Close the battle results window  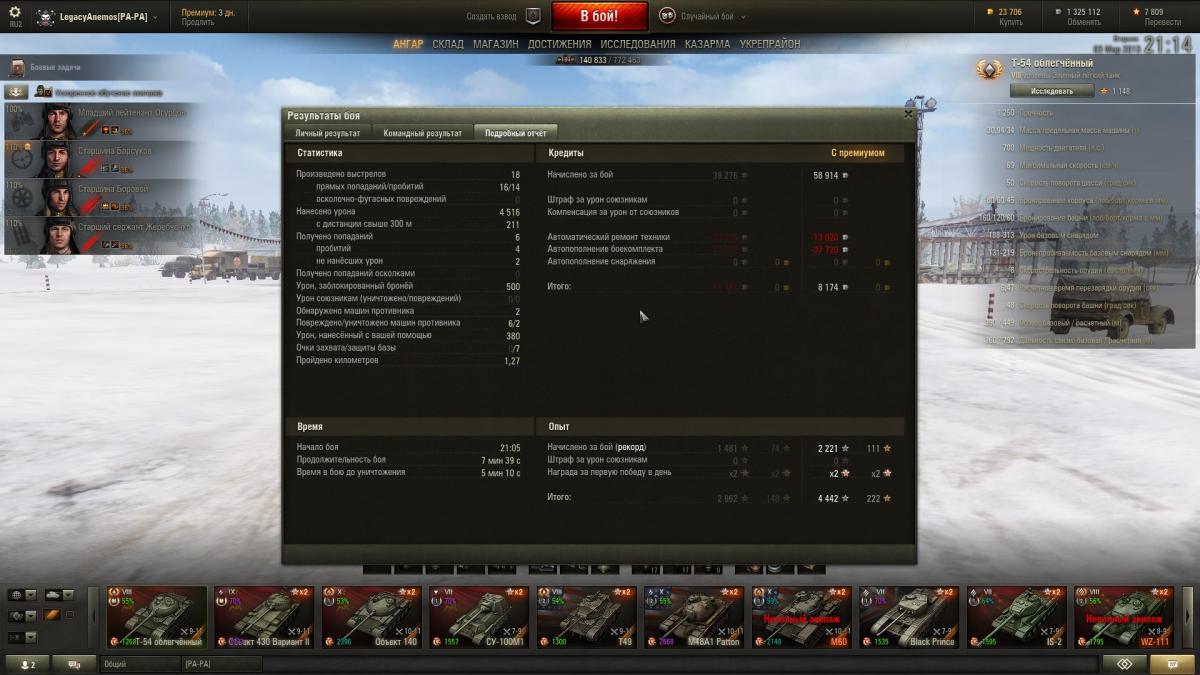(908, 114)
